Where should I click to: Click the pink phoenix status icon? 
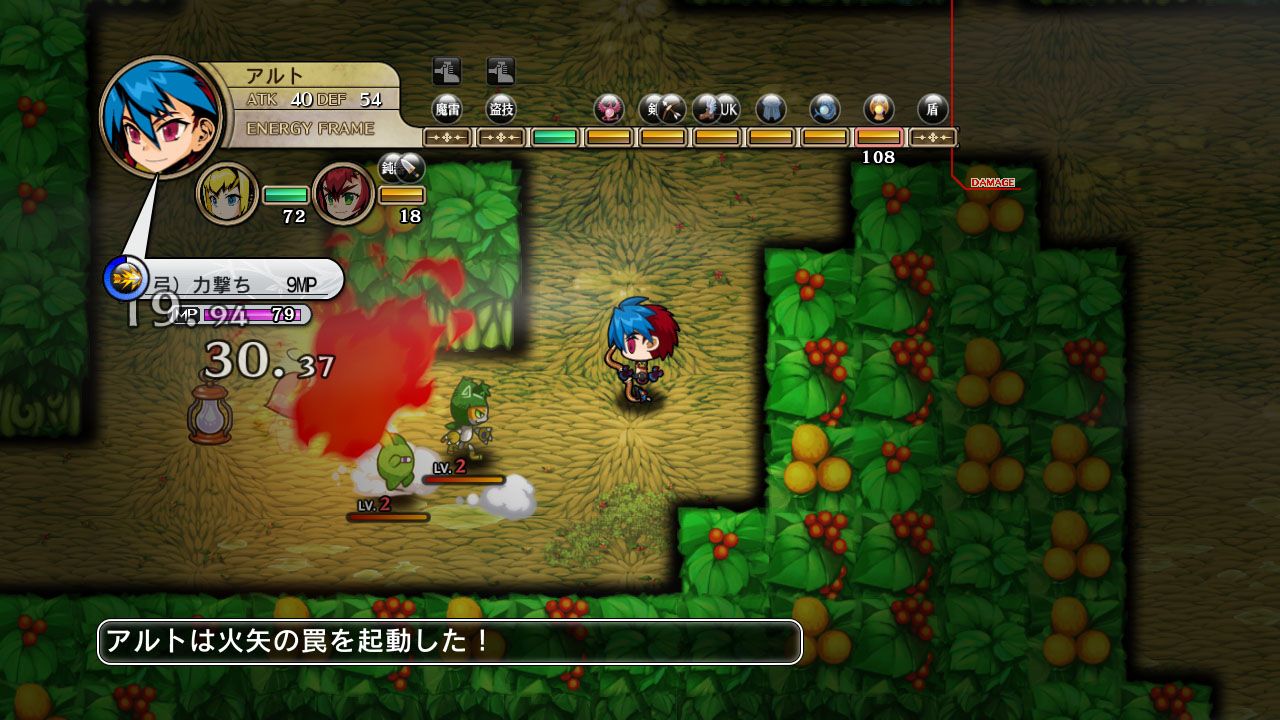pos(608,108)
